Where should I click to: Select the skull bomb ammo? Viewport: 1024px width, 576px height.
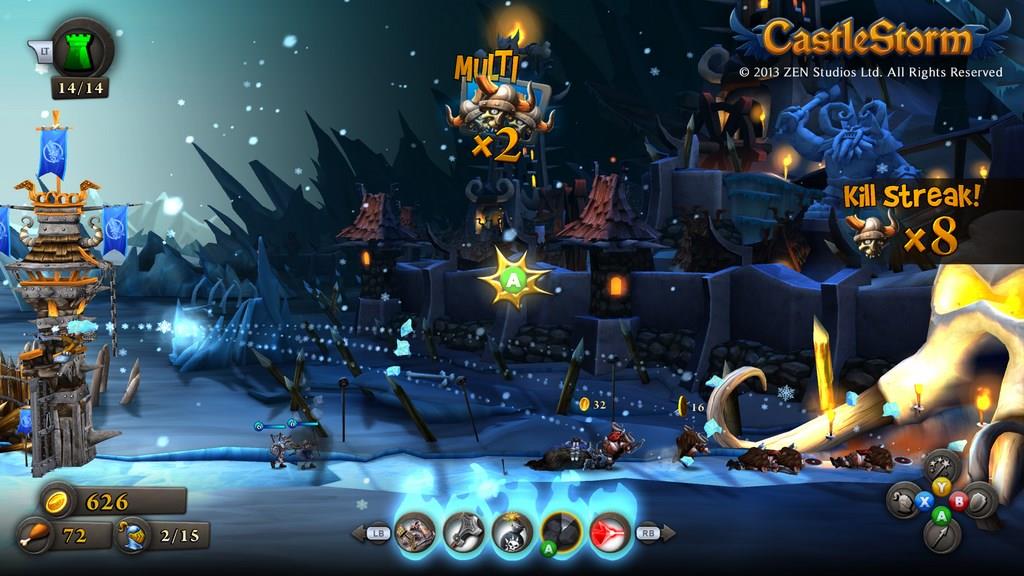pos(512,533)
